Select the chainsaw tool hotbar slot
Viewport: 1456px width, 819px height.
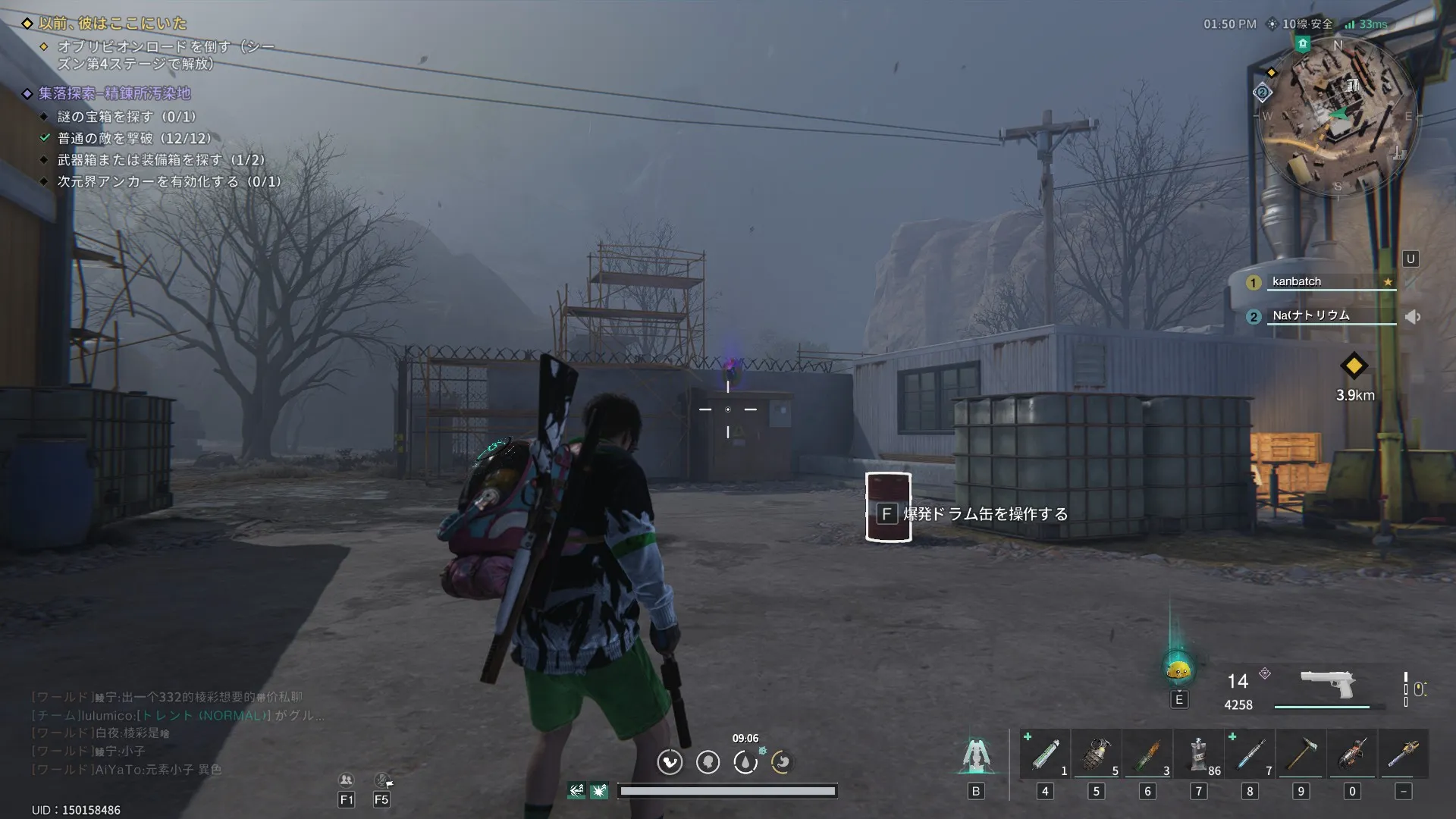pos(1352,754)
